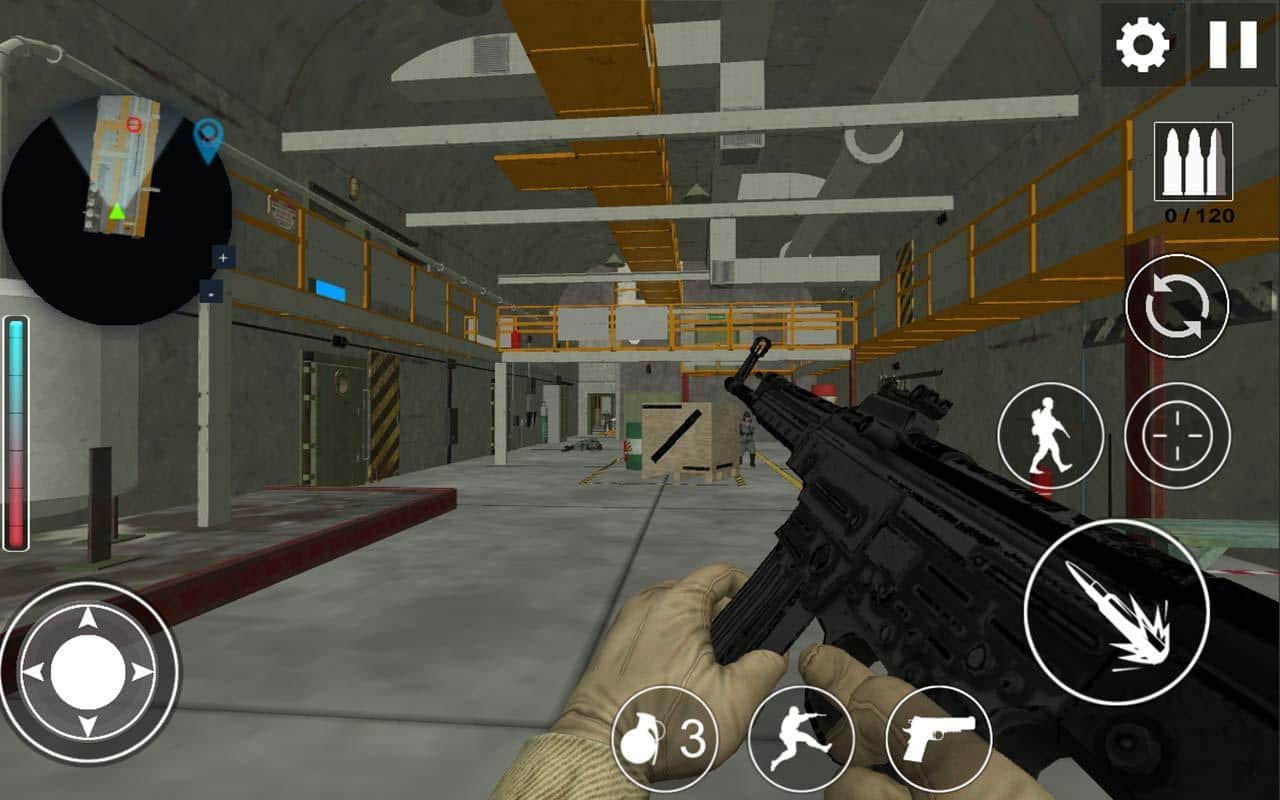Throw a grenade
Screen dimensions: 1280x800
point(664,739)
